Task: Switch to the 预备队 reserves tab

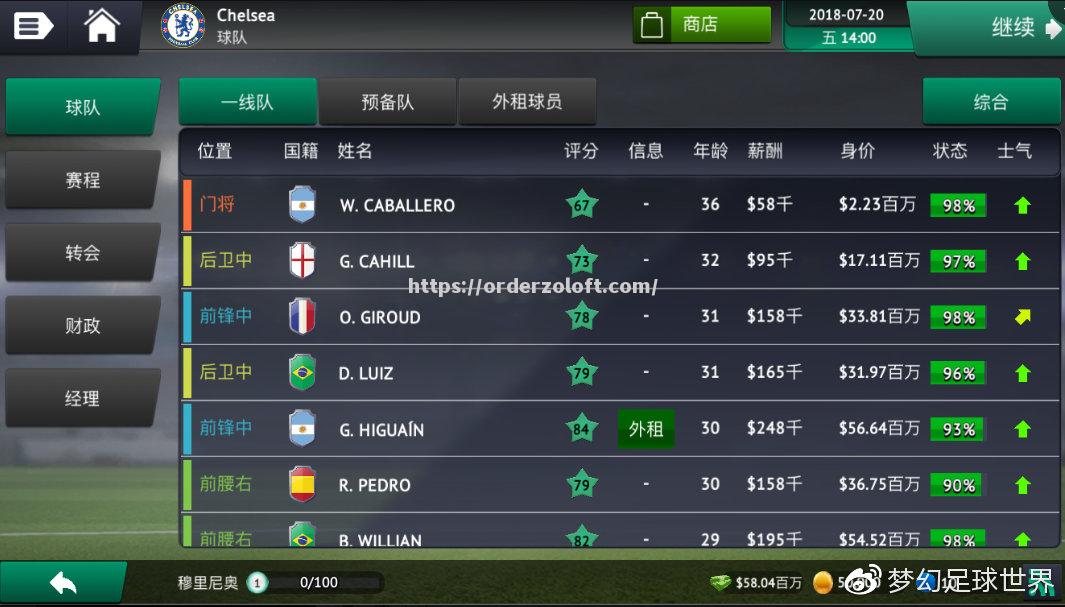Action: coord(387,102)
